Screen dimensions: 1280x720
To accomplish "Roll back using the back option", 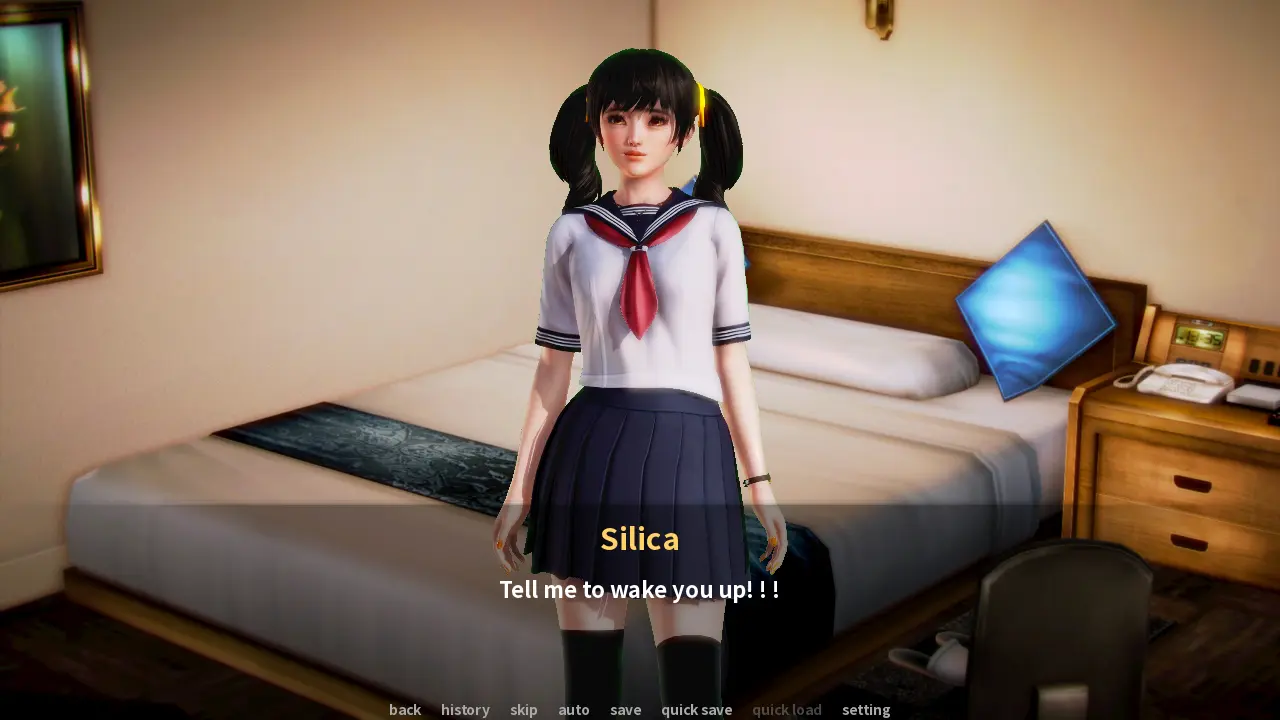I will pos(404,710).
